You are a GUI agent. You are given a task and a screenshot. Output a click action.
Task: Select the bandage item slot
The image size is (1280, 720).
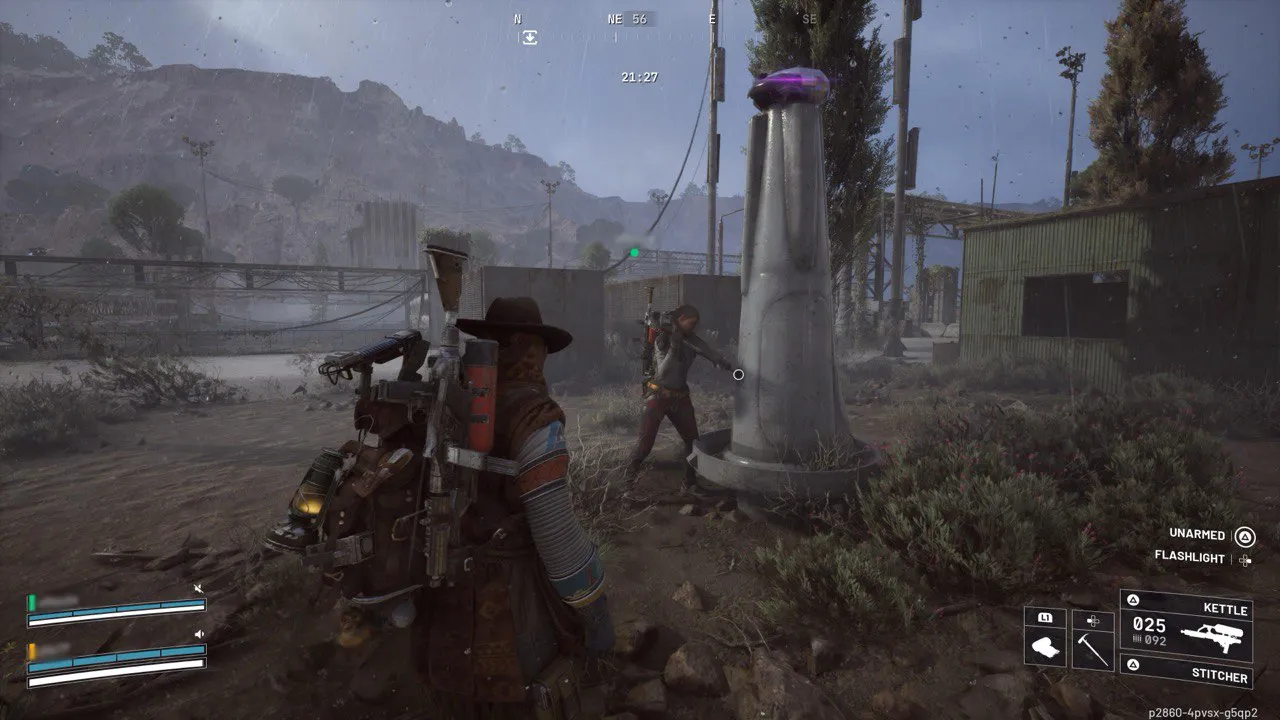coord(1045,648)
